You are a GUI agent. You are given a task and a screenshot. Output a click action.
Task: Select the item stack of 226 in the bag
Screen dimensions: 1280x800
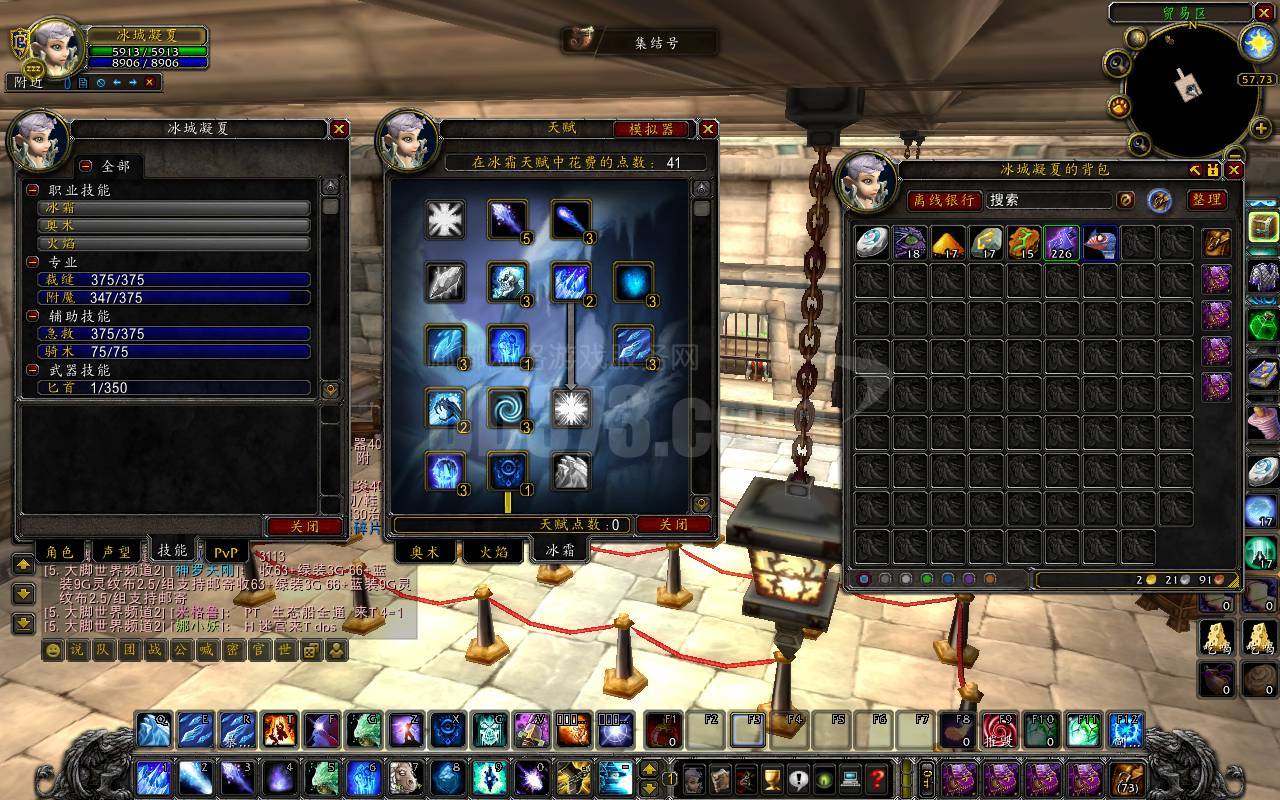point(1061,243)
